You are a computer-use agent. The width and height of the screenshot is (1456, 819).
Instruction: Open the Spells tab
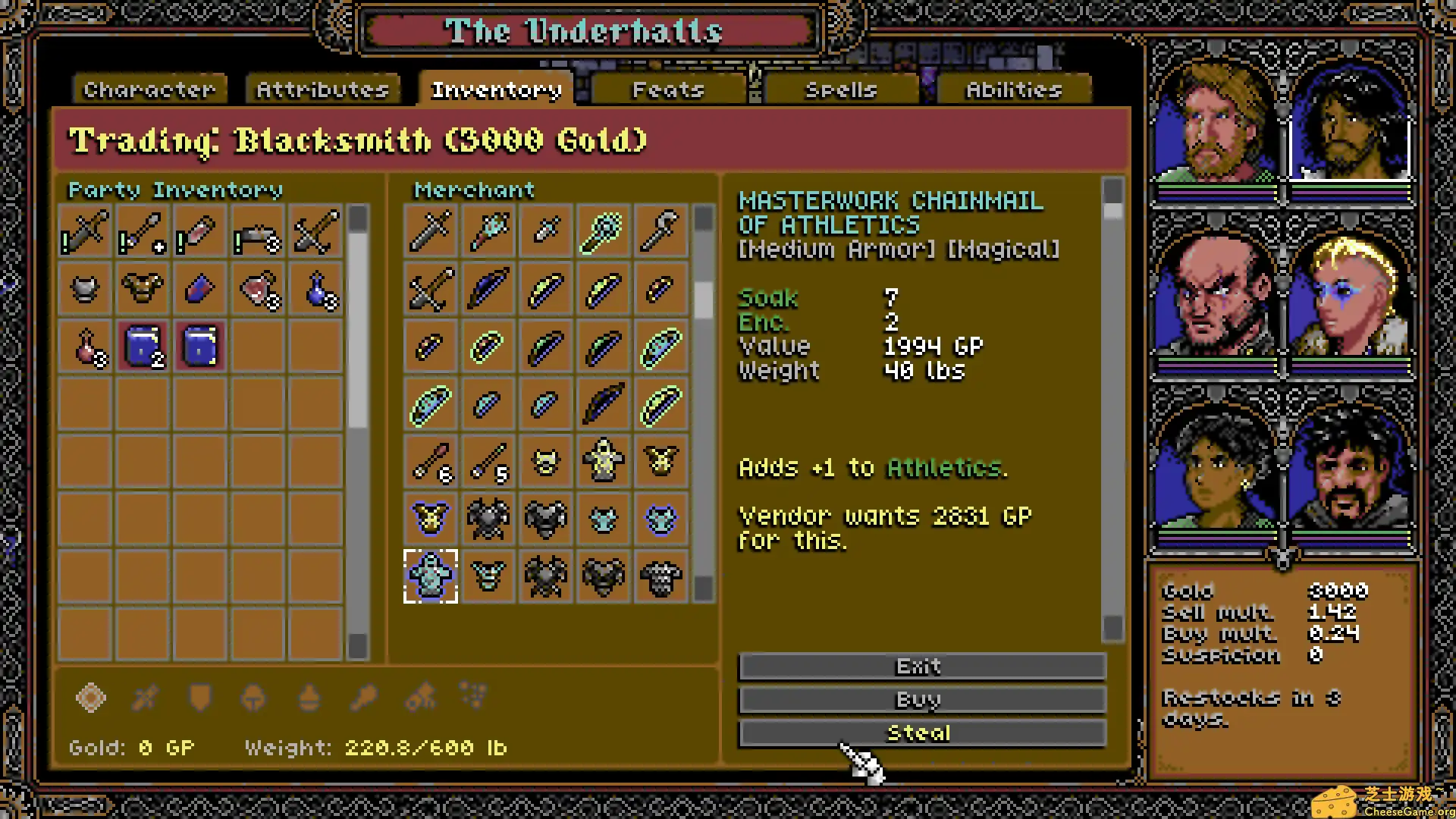(x=841, y=90)
